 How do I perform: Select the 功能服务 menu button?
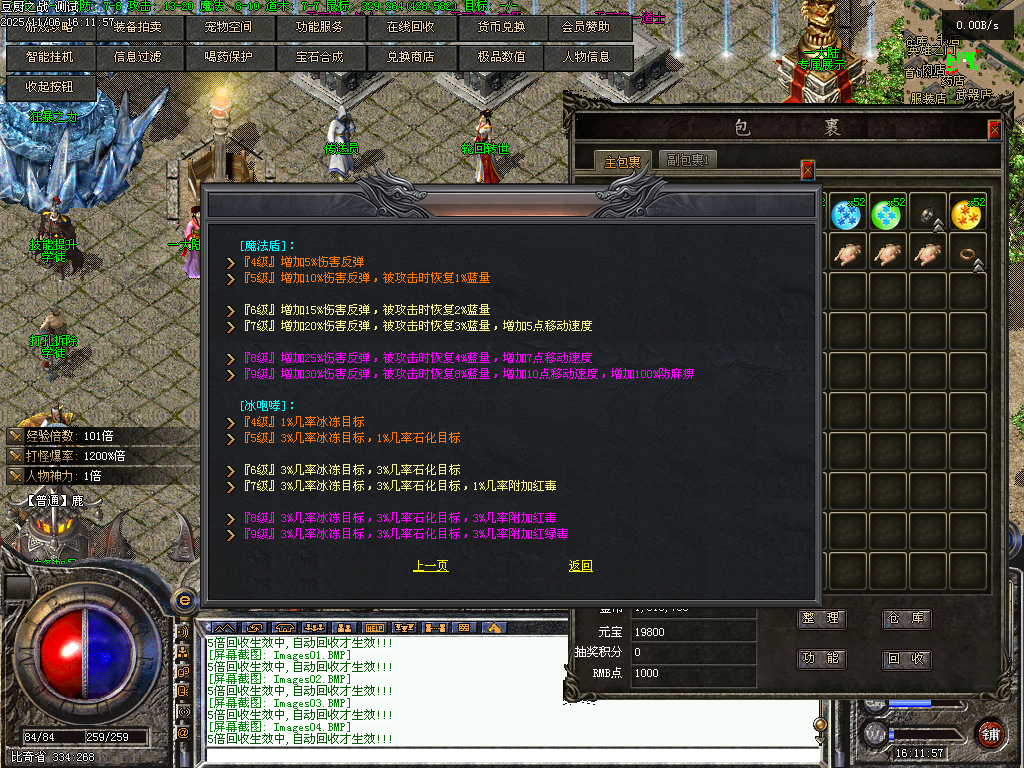pos(319,27)
